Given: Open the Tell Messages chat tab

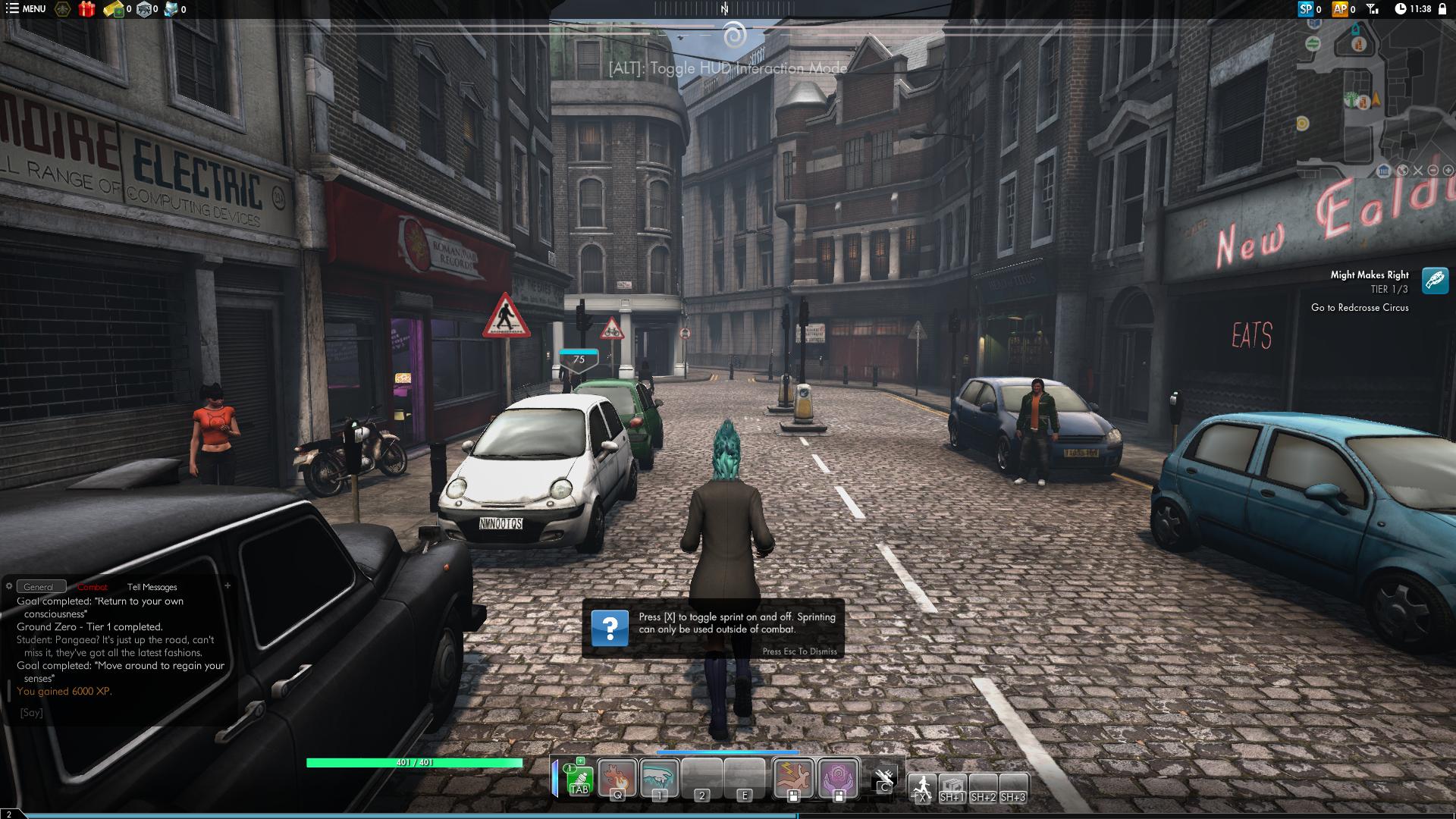Looking at the screenshot, I should click(x=152, y=587).
